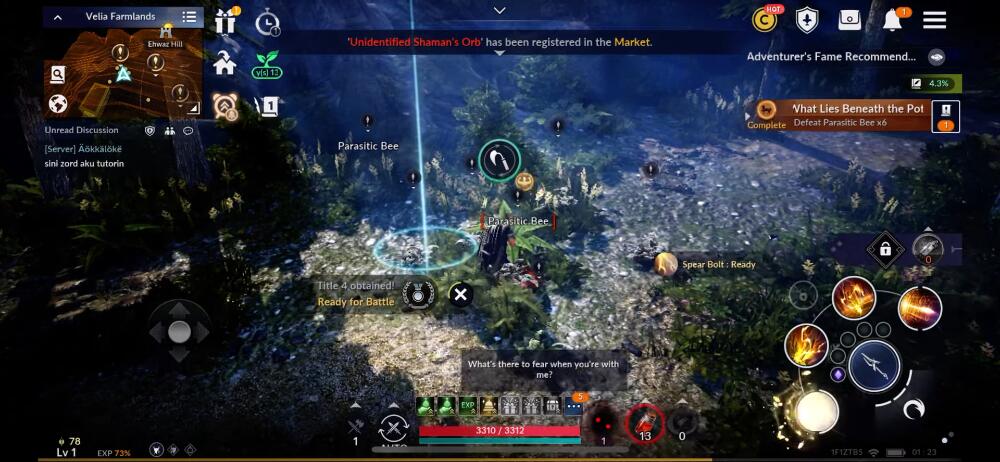Tap the dodge arrow button

914,408
